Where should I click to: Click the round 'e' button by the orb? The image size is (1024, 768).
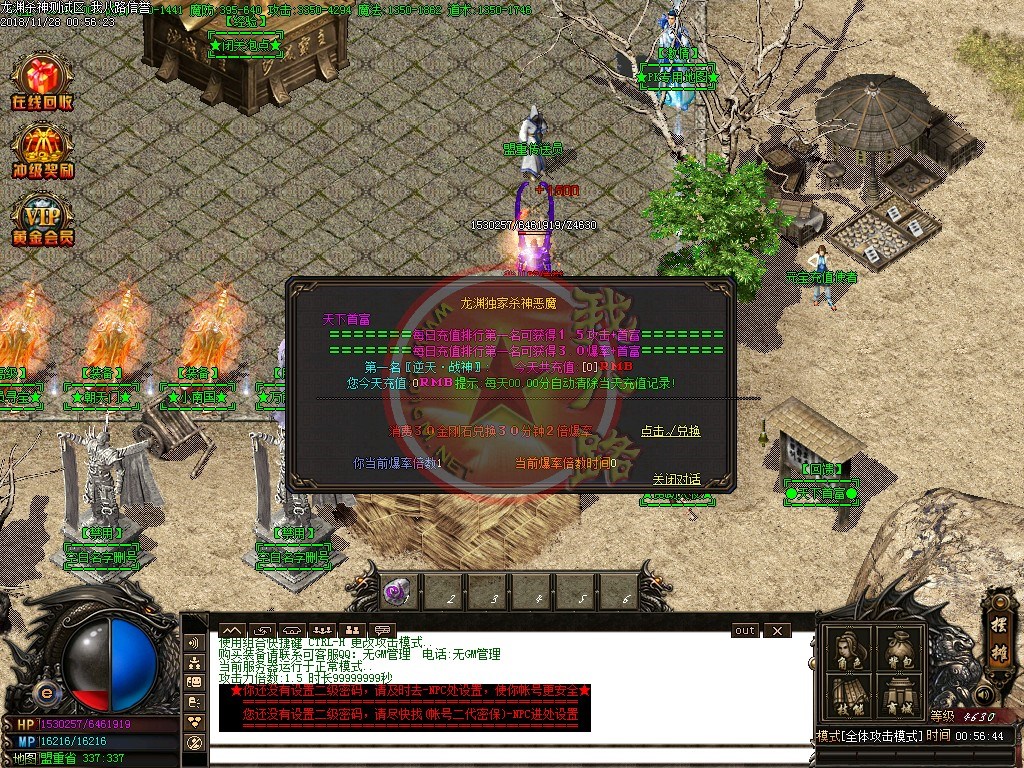(x=45, y=693)
